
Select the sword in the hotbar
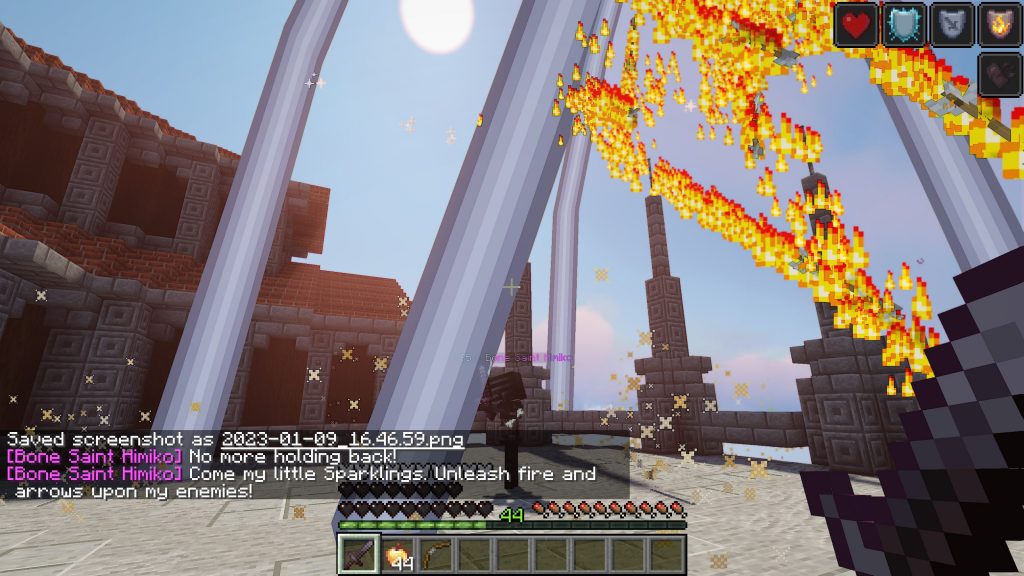pyautogui.click(x=358, y=553)
